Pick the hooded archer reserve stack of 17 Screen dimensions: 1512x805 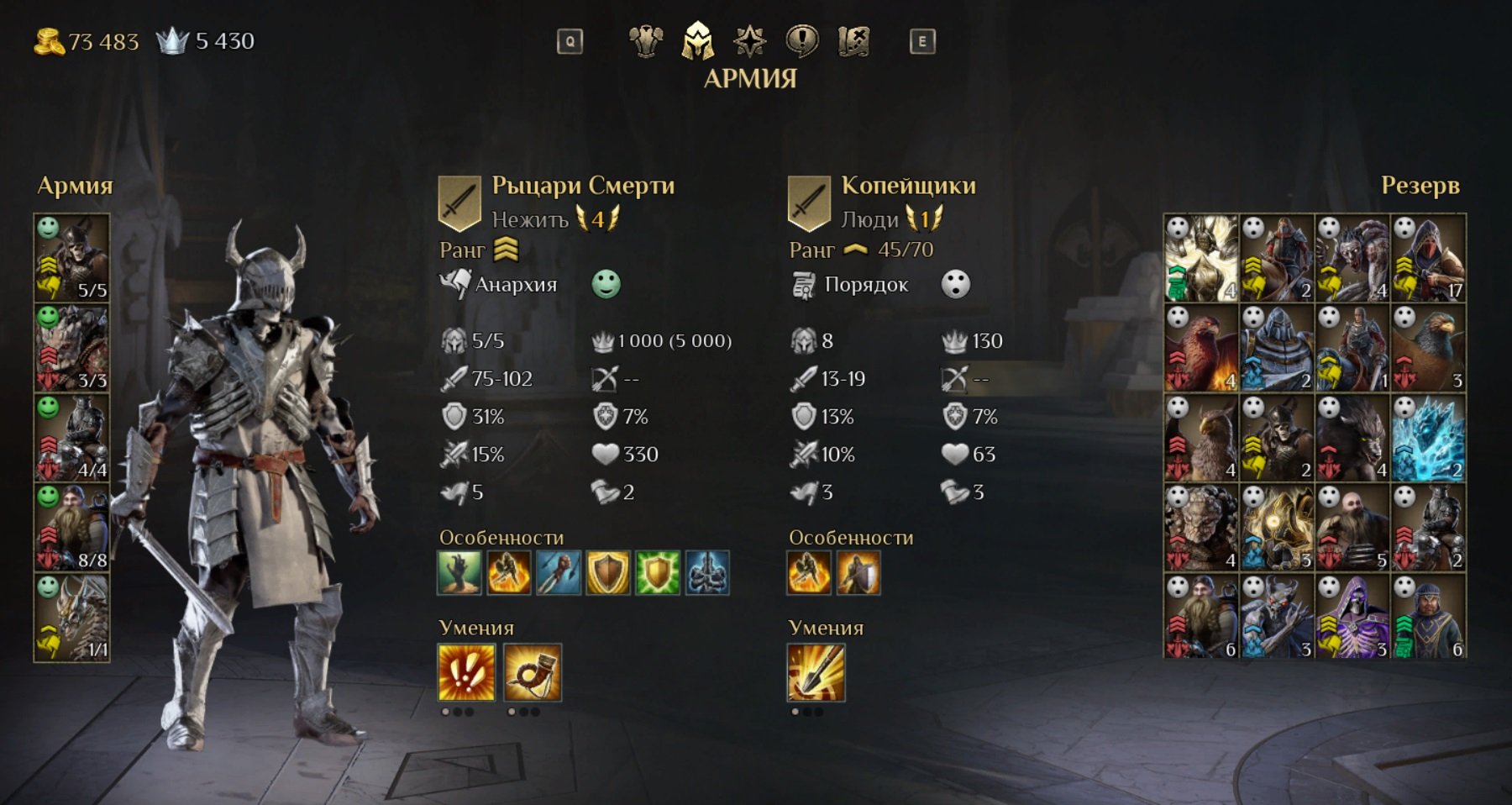(x=1428, y=258)
